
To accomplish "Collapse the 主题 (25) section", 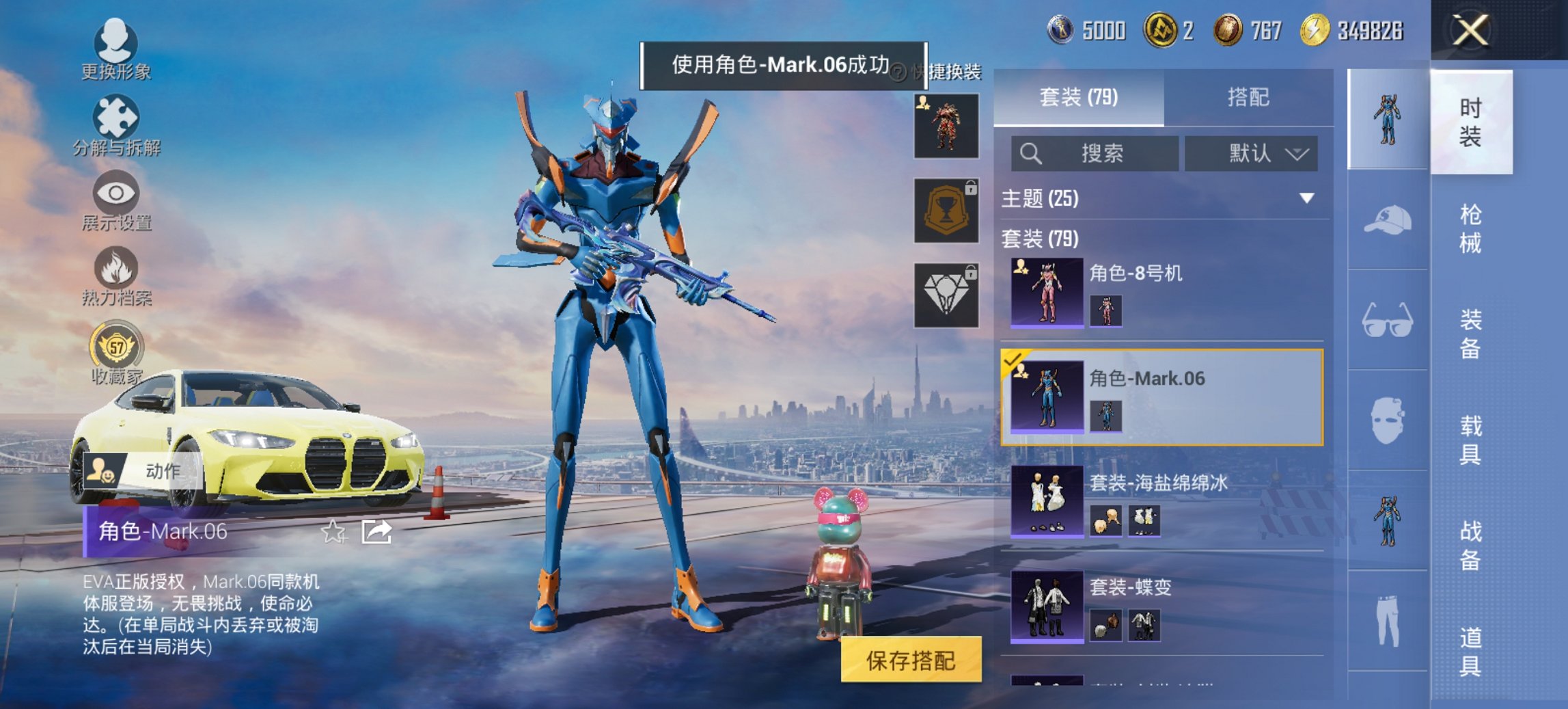I will [x=1308, y=200].
